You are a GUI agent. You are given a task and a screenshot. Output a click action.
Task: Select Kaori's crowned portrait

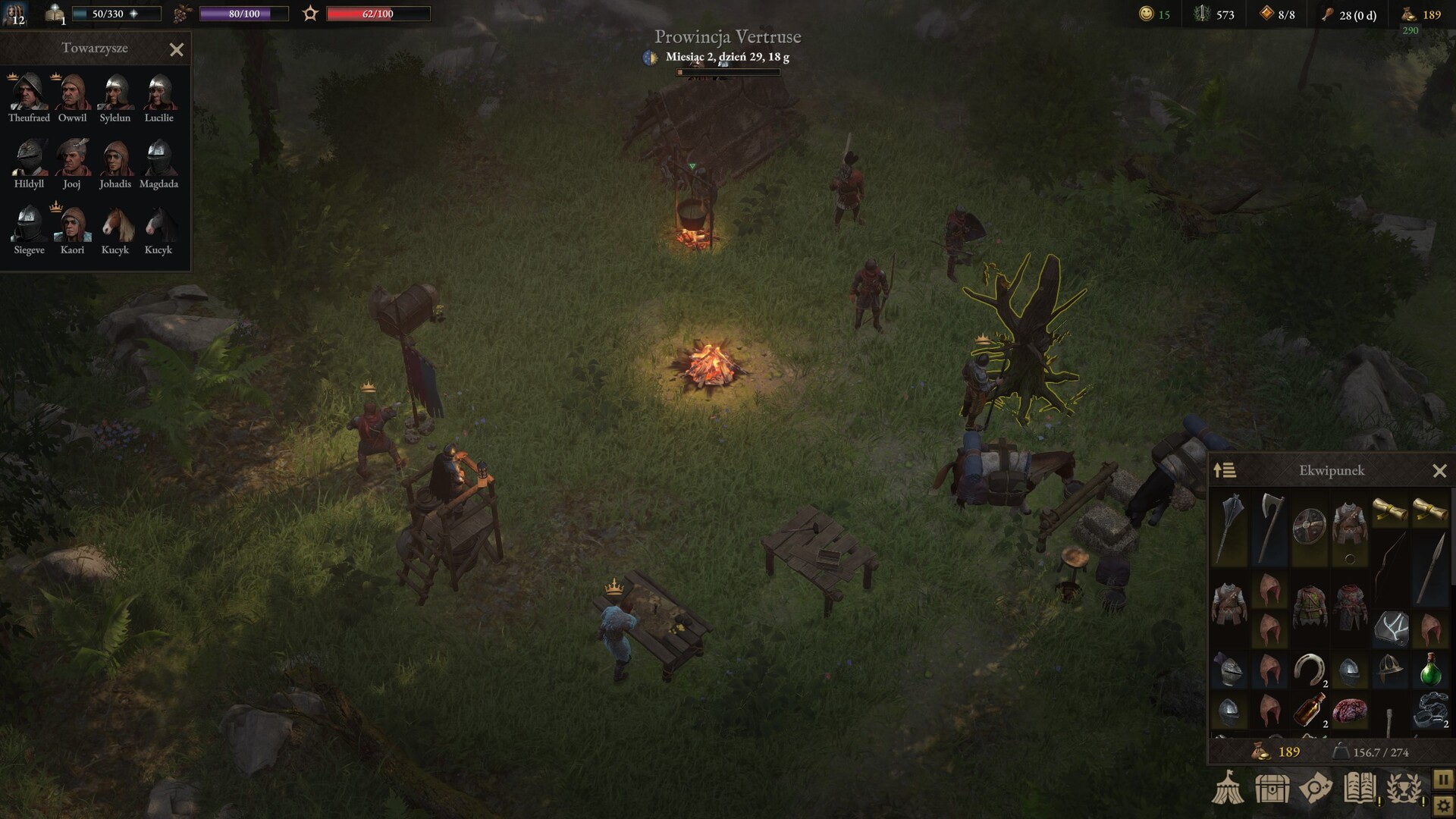click(72, 224)
